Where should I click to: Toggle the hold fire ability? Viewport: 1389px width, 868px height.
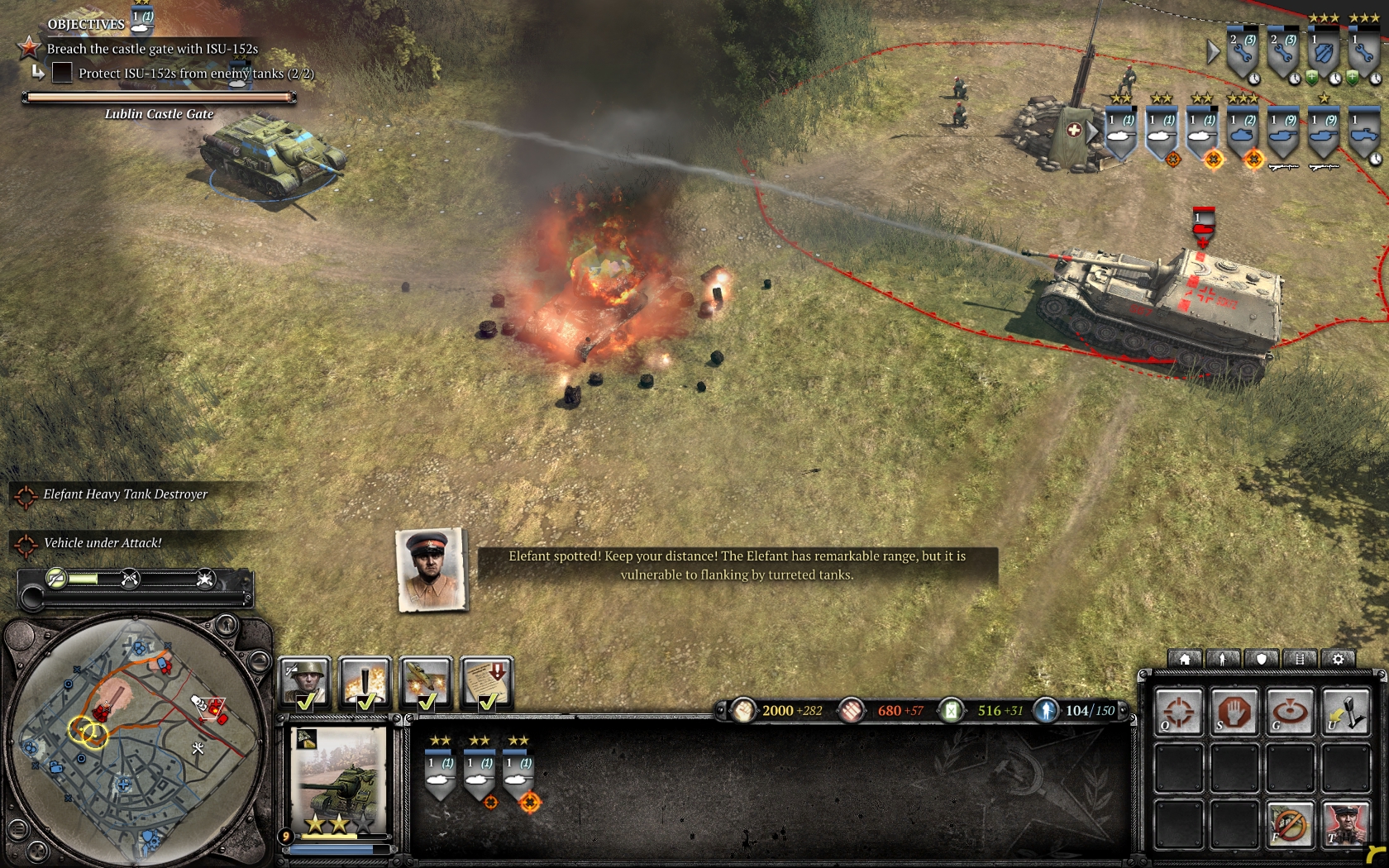1290,823
